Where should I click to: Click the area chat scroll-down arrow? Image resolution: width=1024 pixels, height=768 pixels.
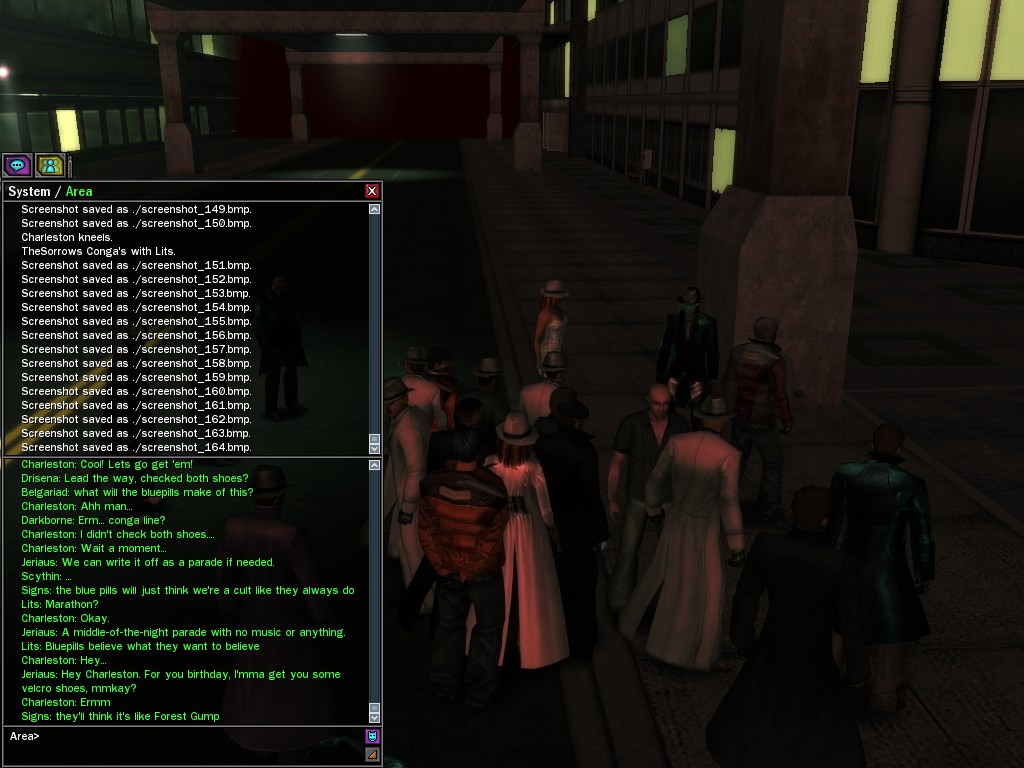[374, 717]
